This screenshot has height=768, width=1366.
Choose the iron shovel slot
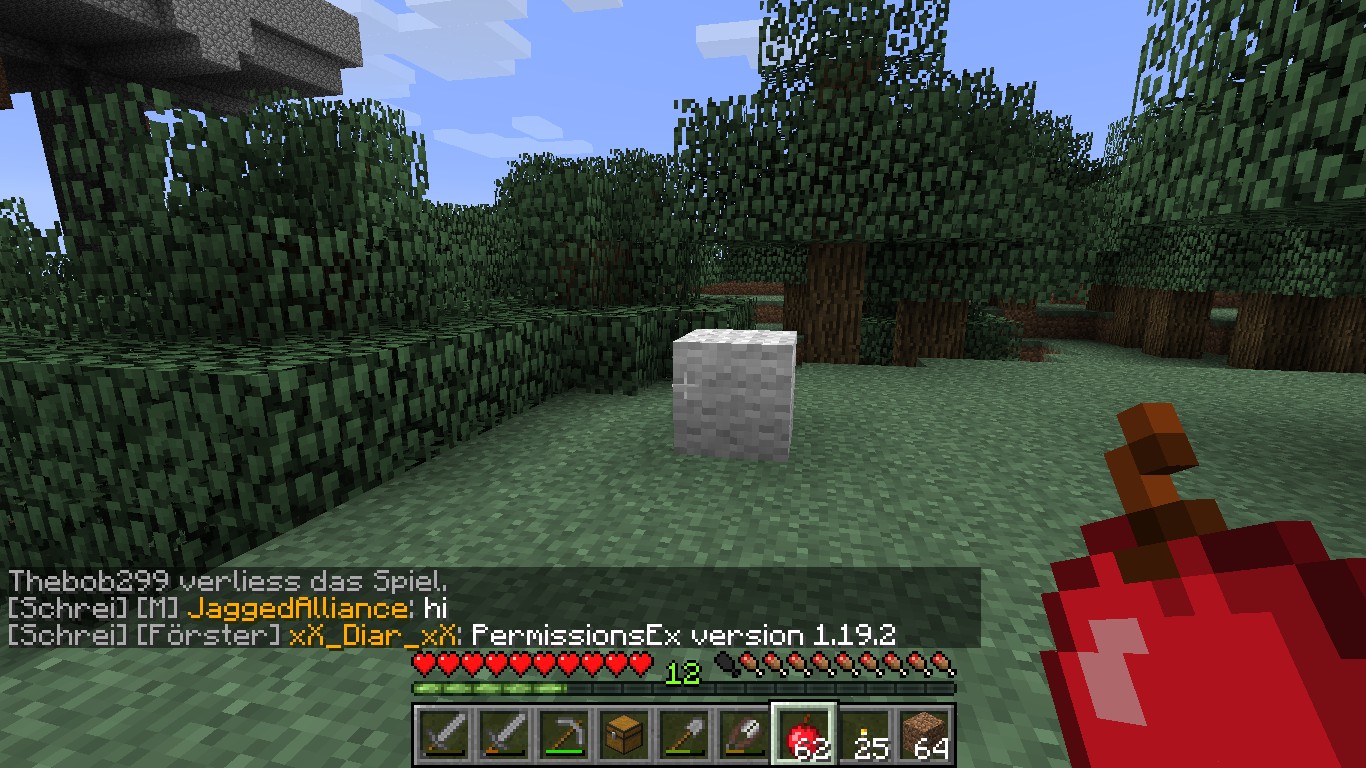[x=684, y=736]
